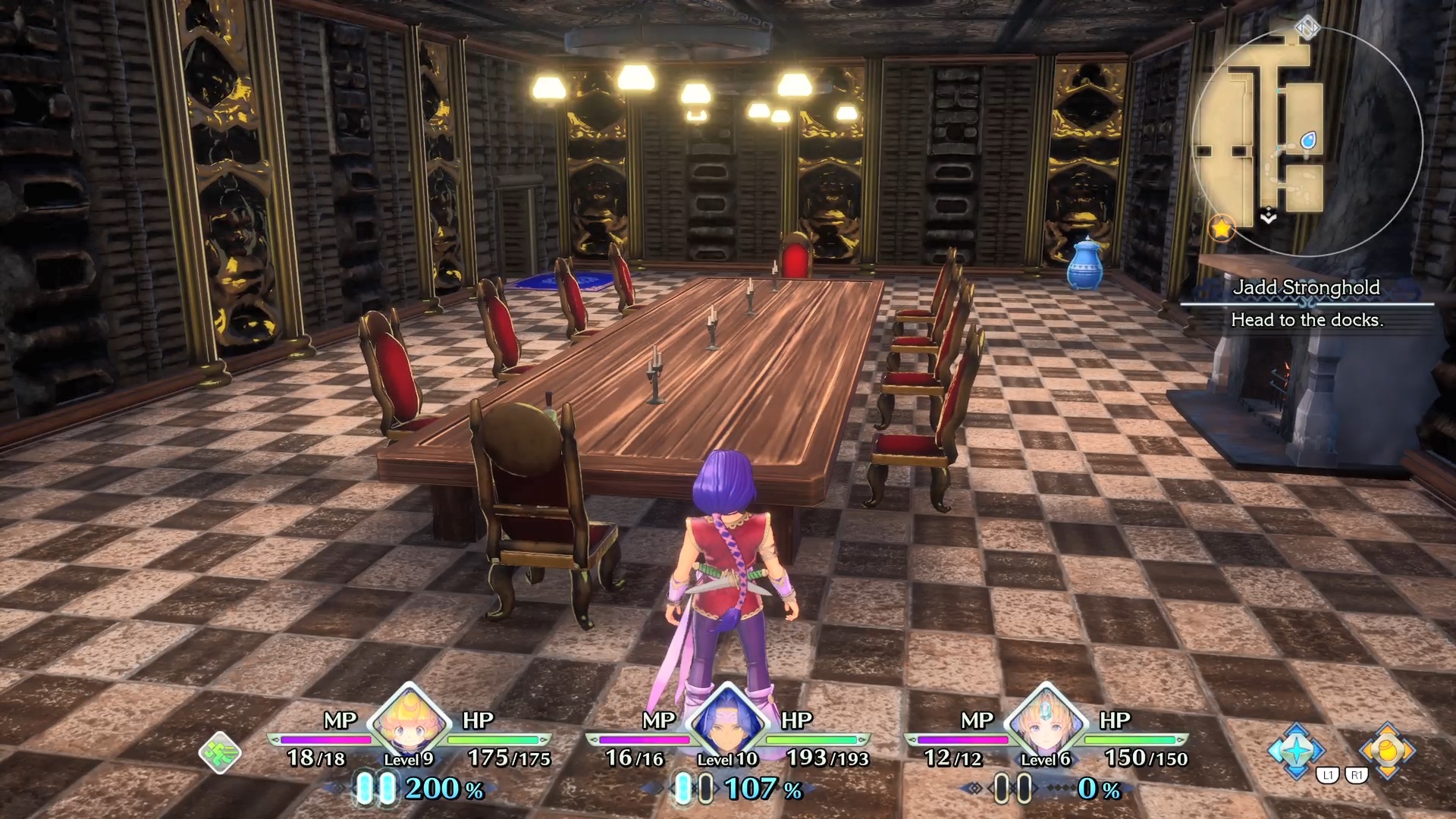The width and height of the screenshot is (1456, 819).
Task: Toggle the green running figure icon
Action: 220,752
